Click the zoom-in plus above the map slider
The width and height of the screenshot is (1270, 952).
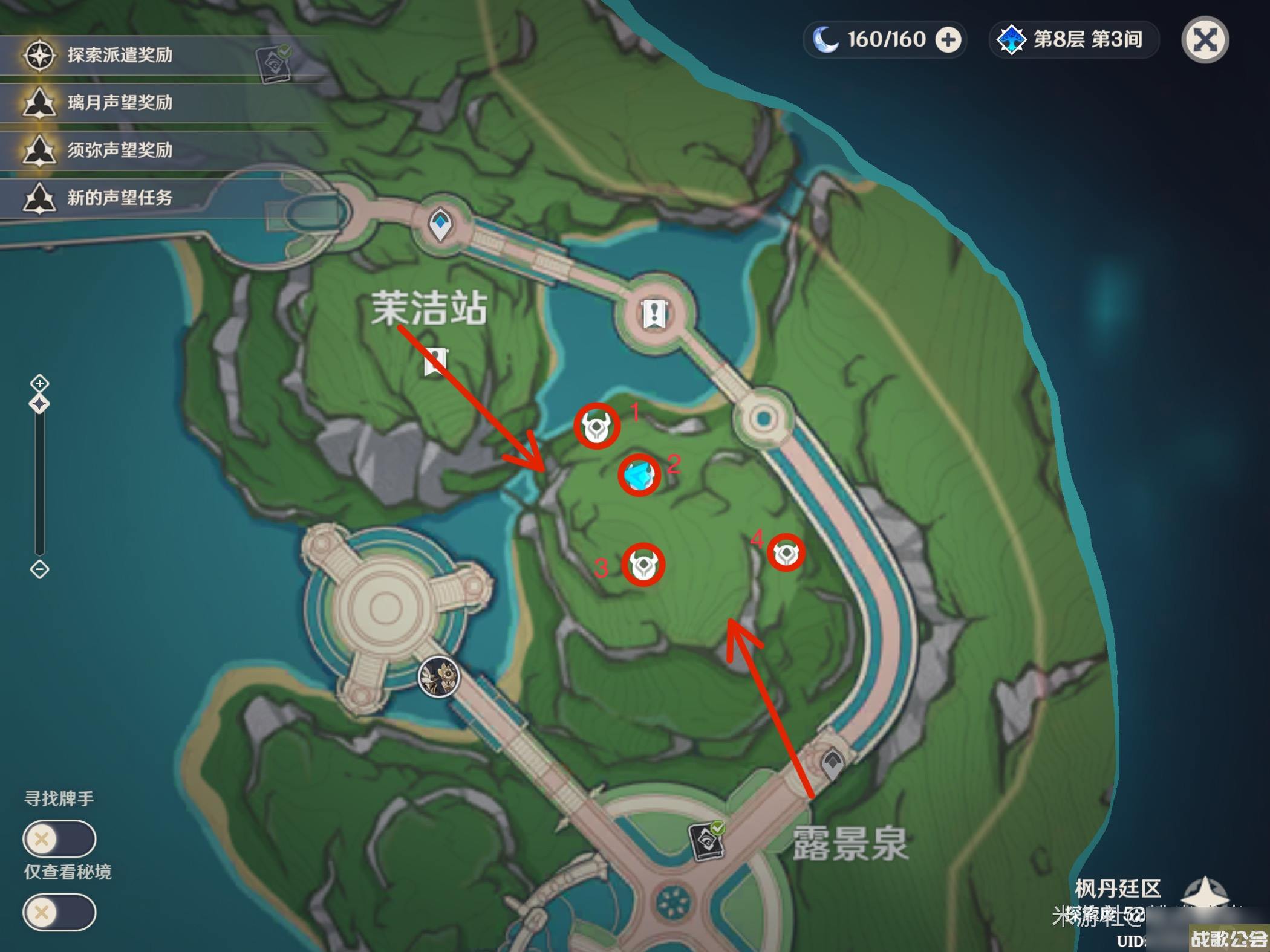39,382
